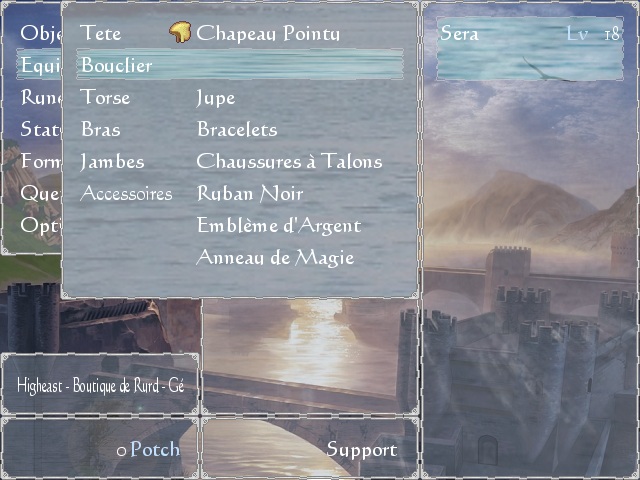
Task: Select the Tete equipment slot
Action: pos(101,34)
